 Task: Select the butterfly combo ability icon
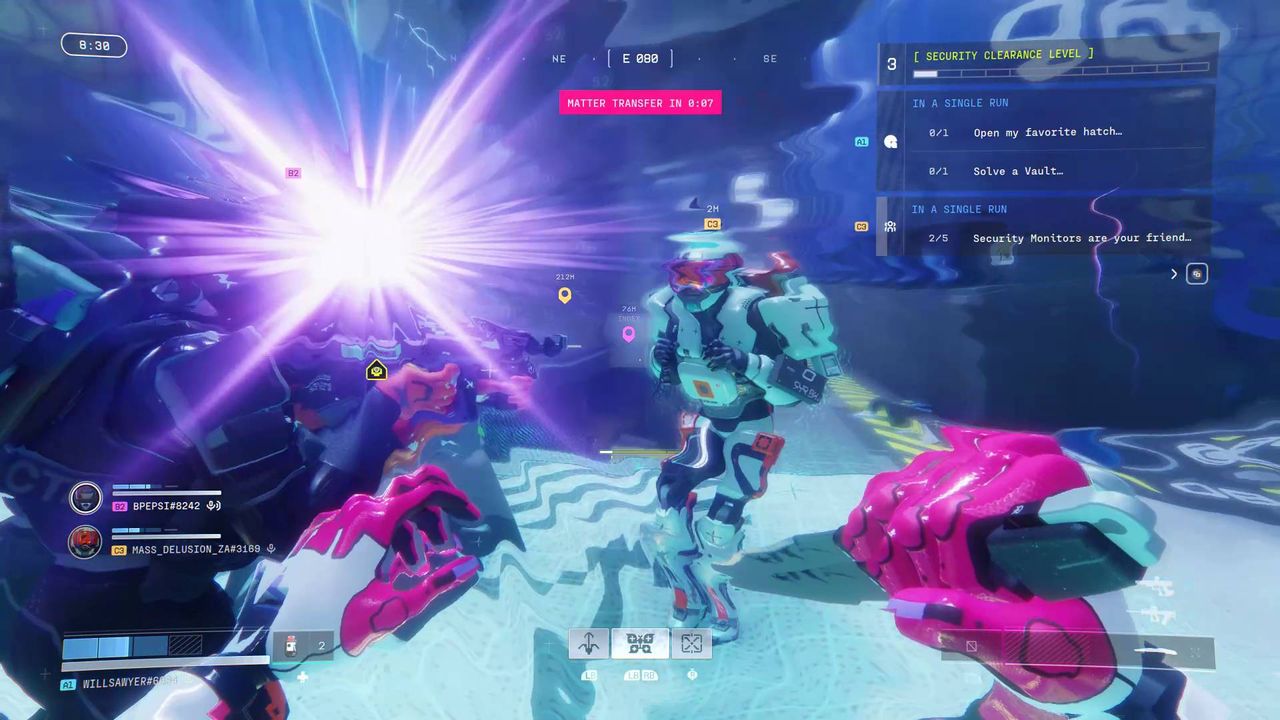(640, 643)
